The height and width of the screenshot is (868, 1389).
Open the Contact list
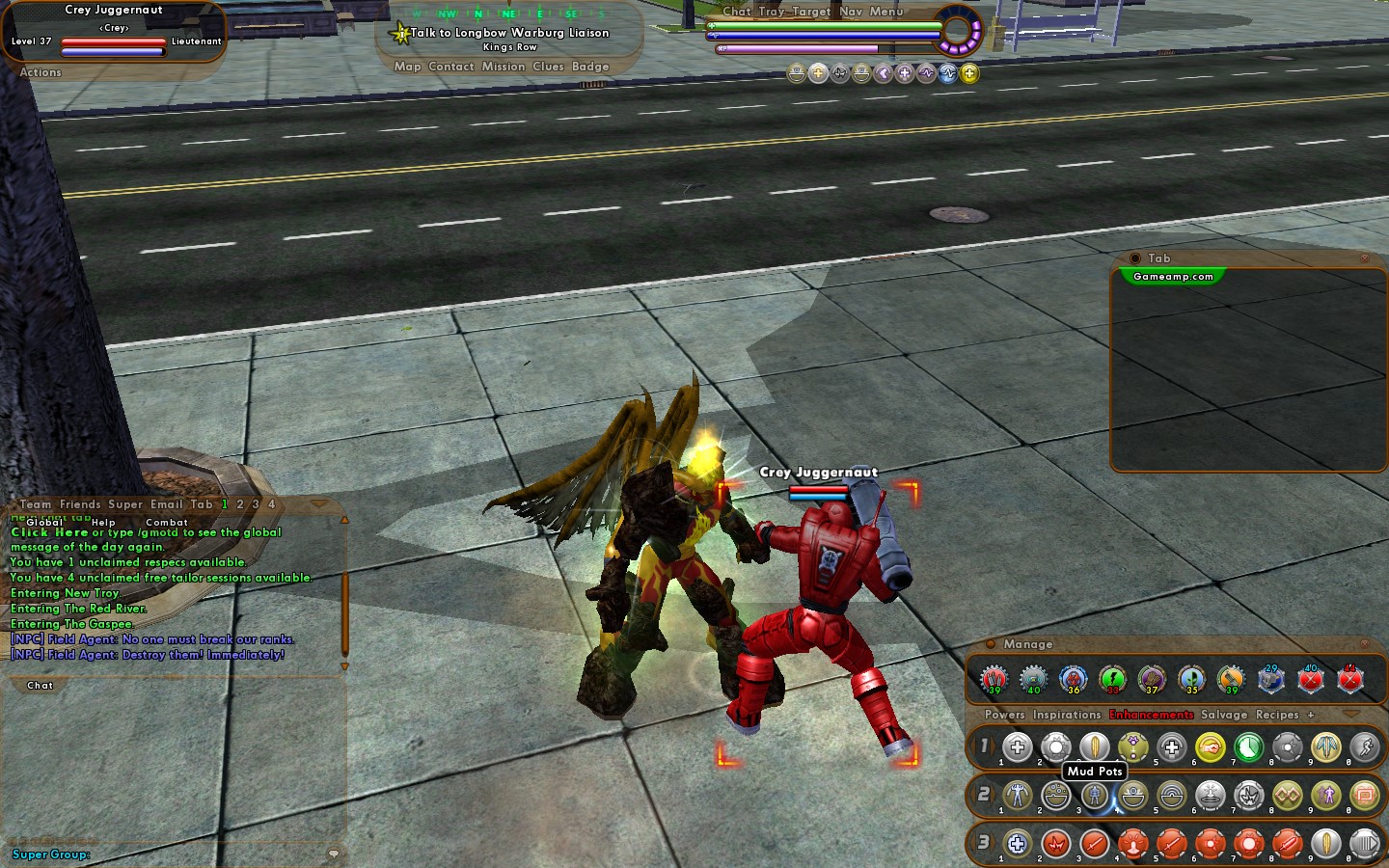(451, 67)
